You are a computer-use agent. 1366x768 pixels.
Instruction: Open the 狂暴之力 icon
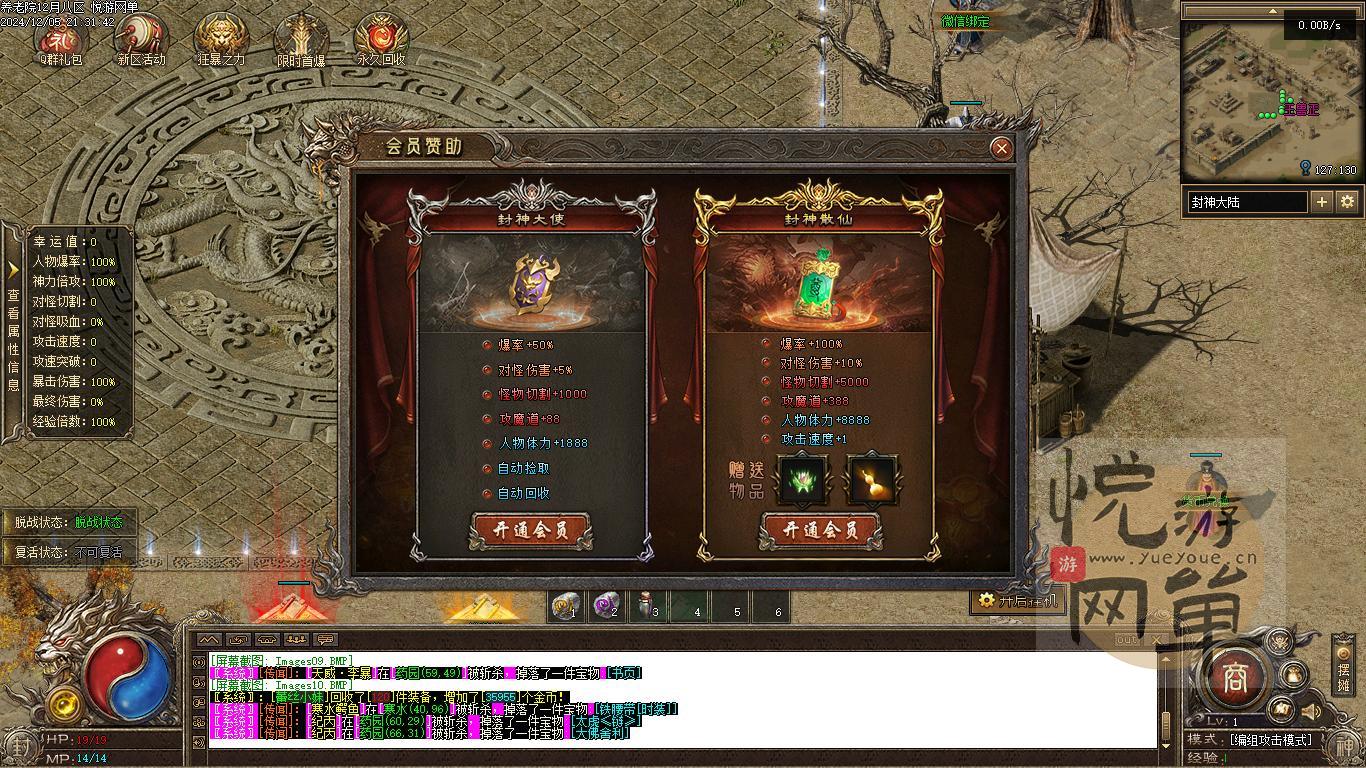coord(221,40)
